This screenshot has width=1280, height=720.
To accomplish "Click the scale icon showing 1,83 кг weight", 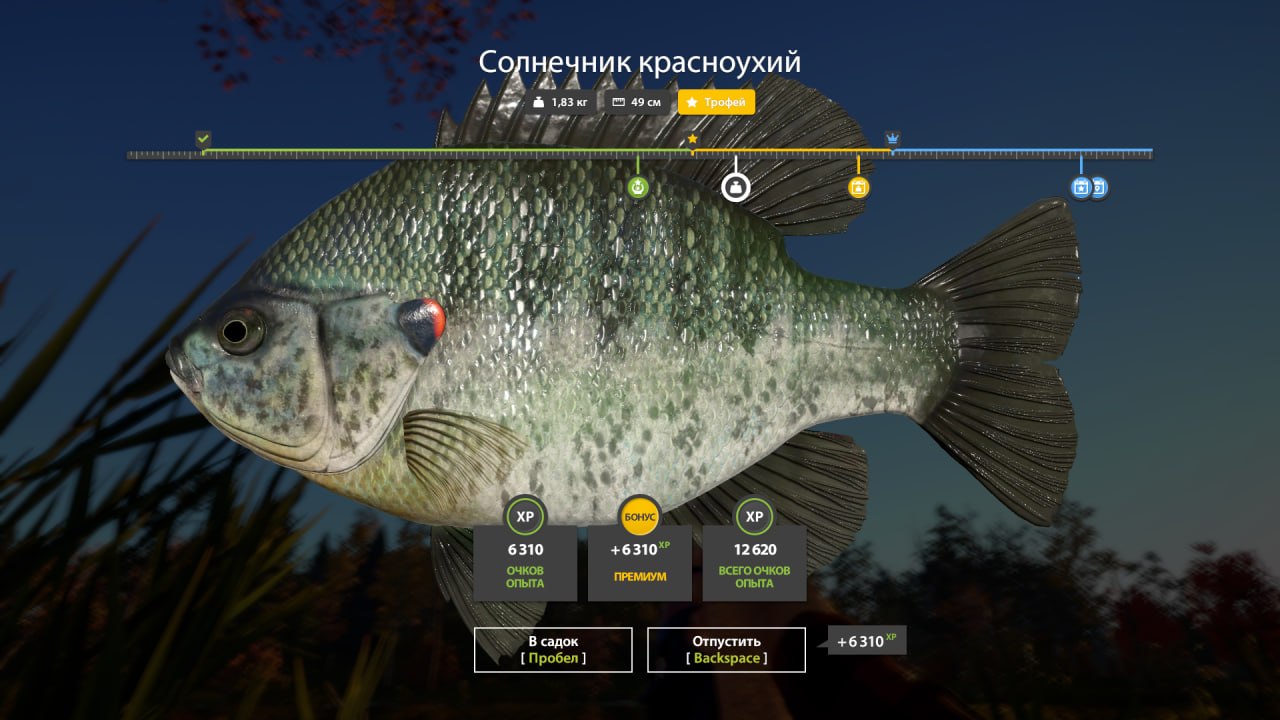I will pyautogui.click(x=538, y=101).
